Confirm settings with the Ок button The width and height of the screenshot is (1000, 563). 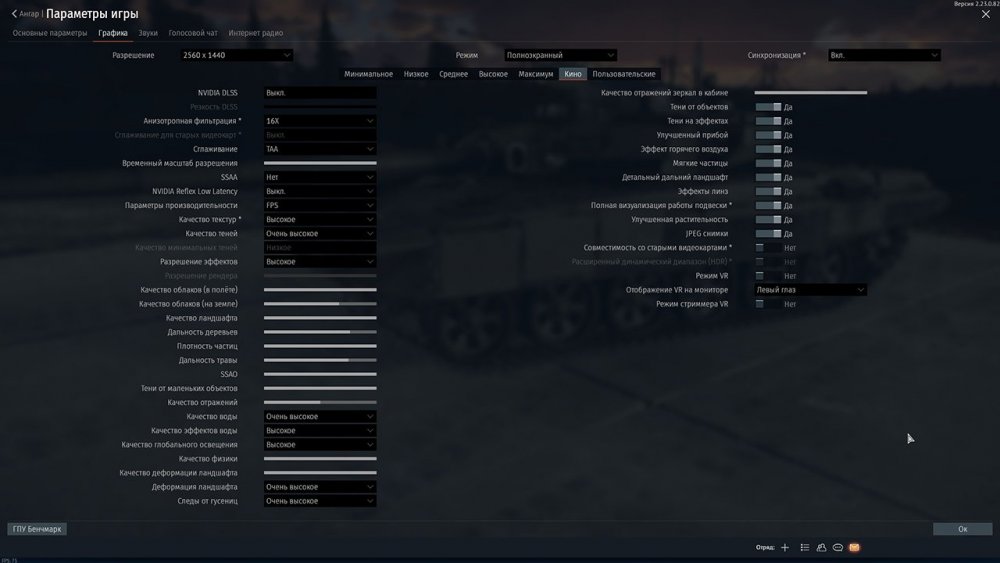pyautogui.click(x=962, y=529)
